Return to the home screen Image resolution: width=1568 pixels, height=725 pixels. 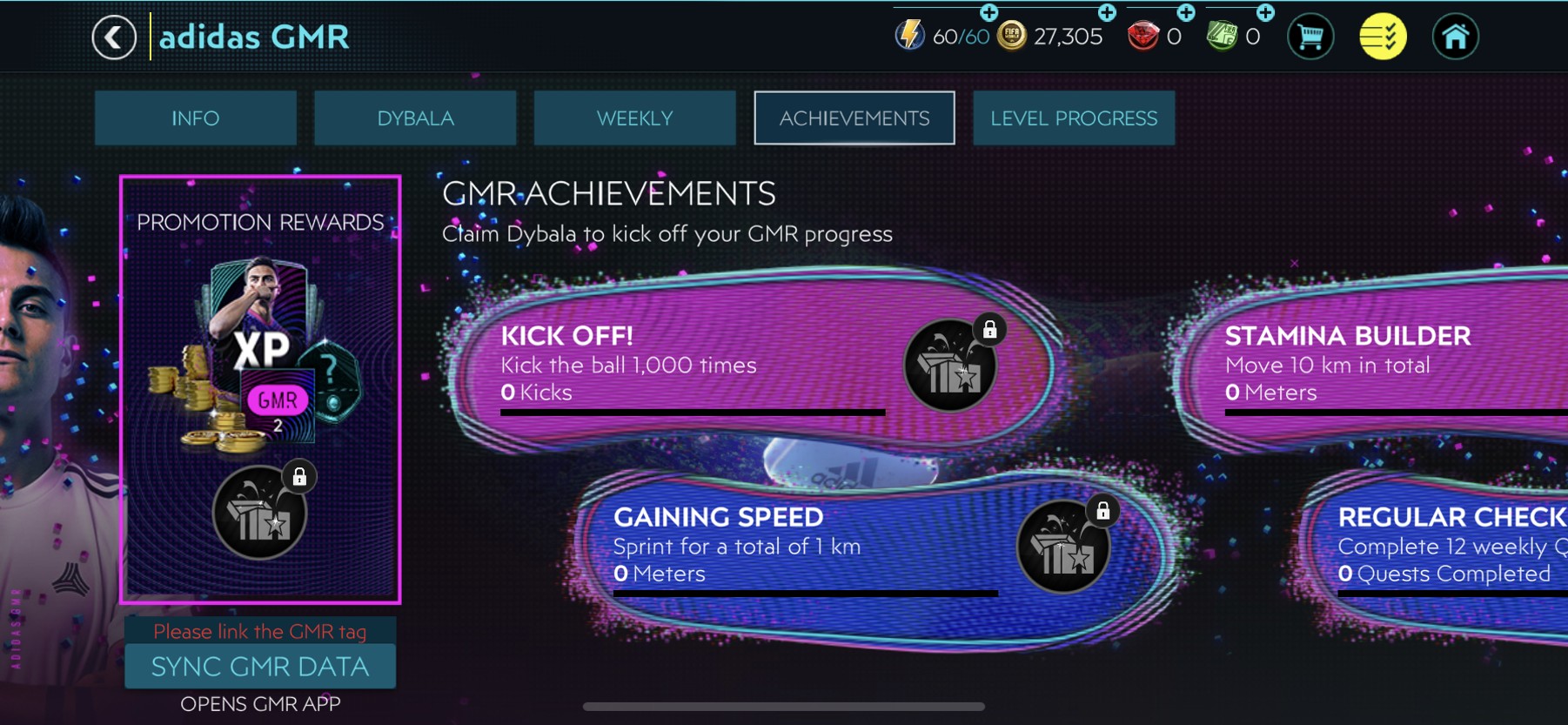pos(1455,37)
